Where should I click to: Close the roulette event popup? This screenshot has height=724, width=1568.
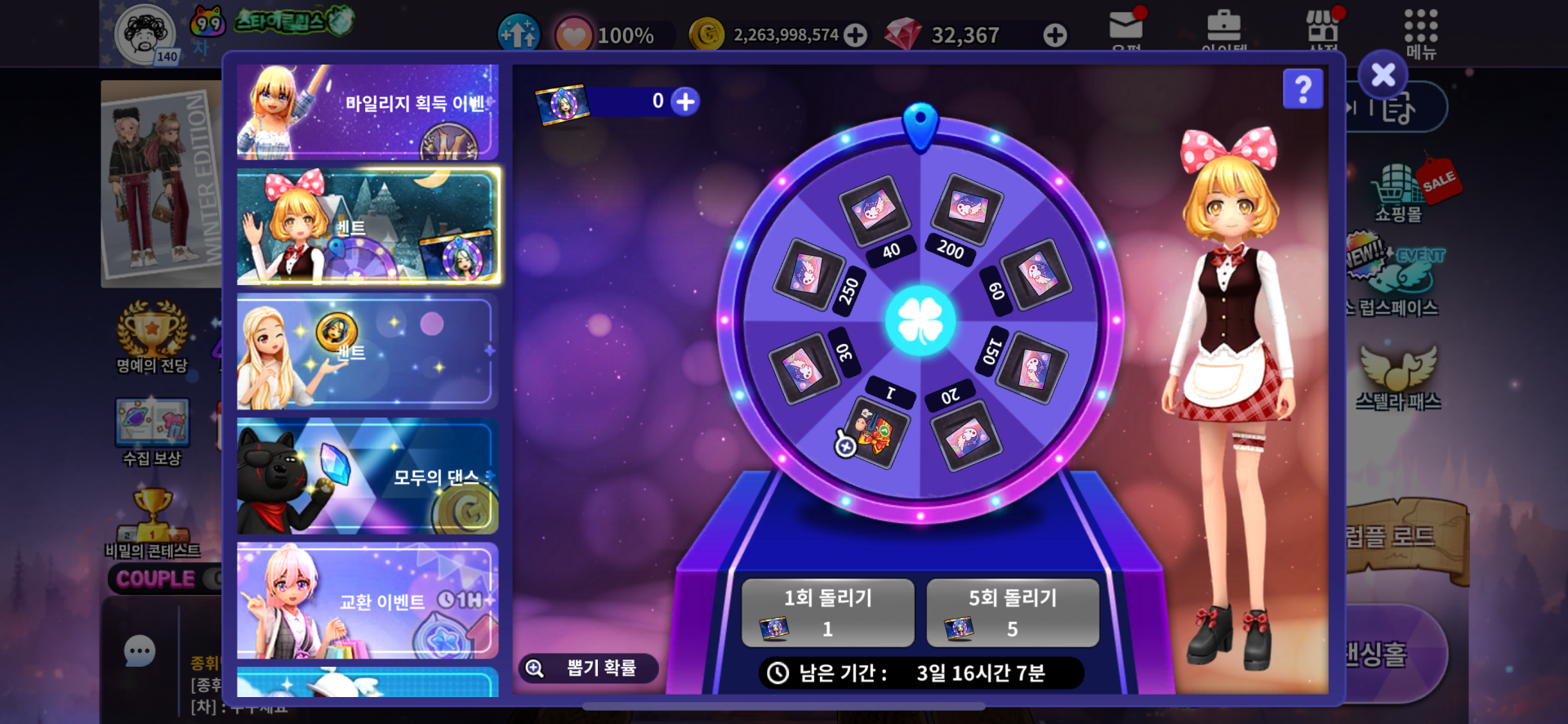(1383, 75)
